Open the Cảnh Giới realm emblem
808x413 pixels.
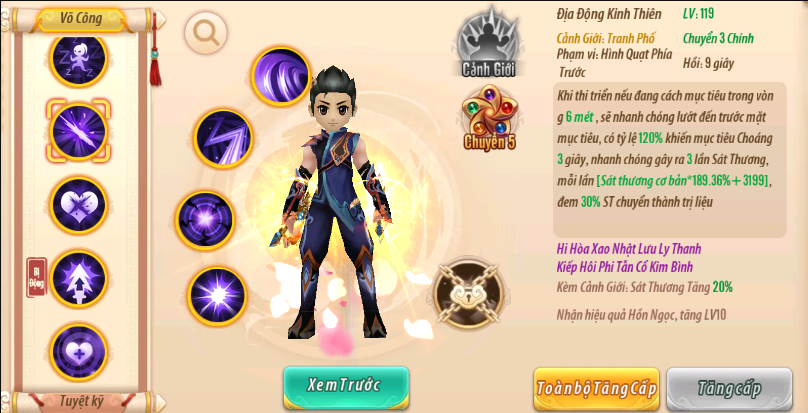(x=487, y=43)
